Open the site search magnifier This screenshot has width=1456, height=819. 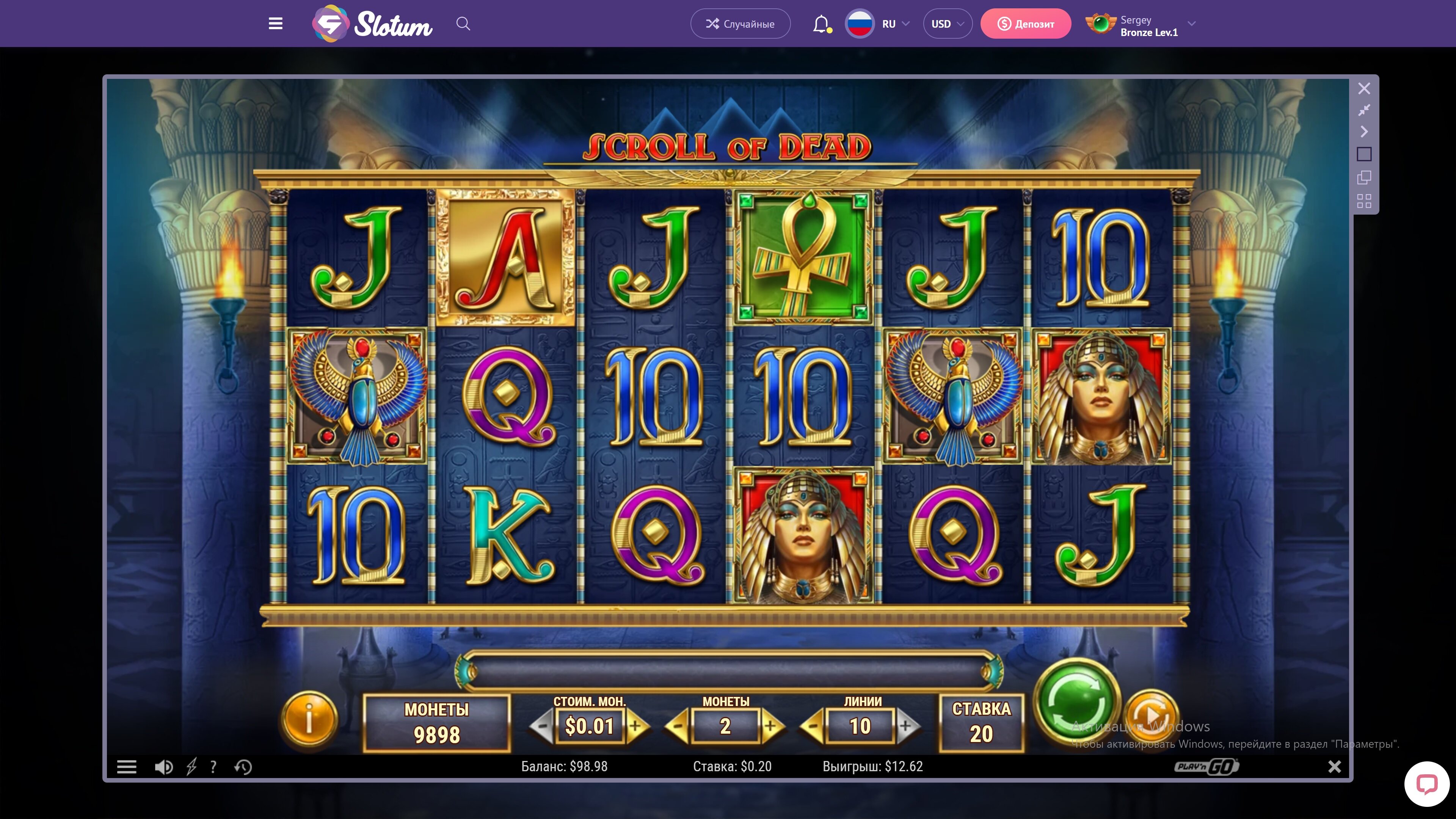(x=463, y=24)
